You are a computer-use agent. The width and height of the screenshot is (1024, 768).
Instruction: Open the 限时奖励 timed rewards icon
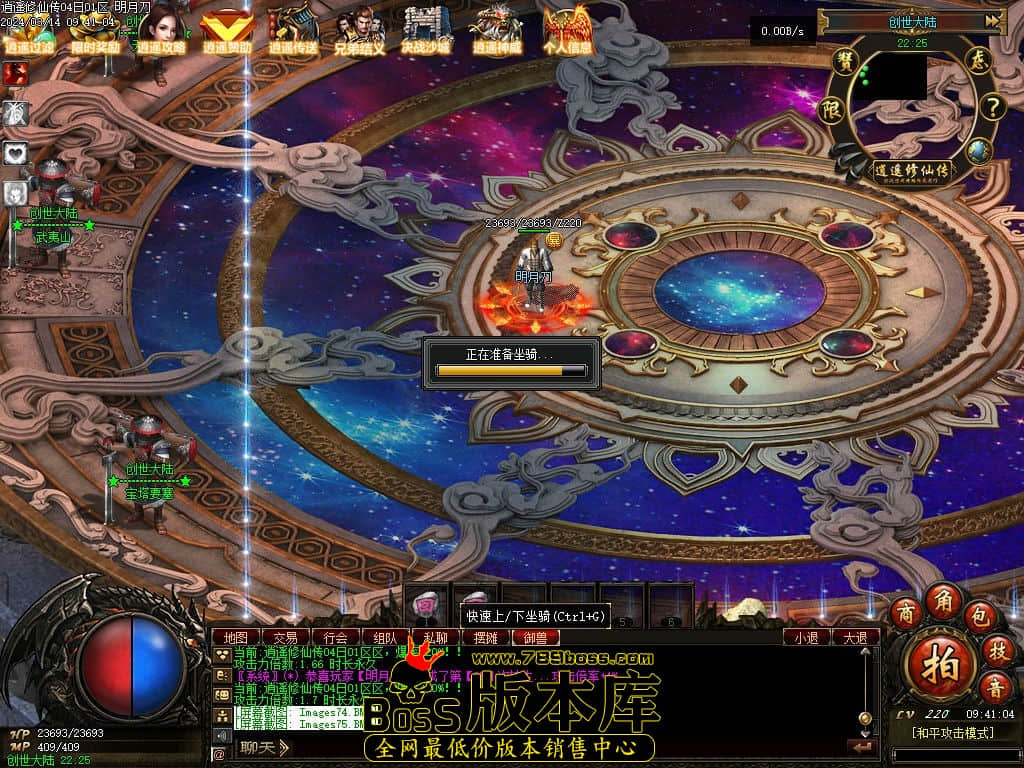click(95, 32)
